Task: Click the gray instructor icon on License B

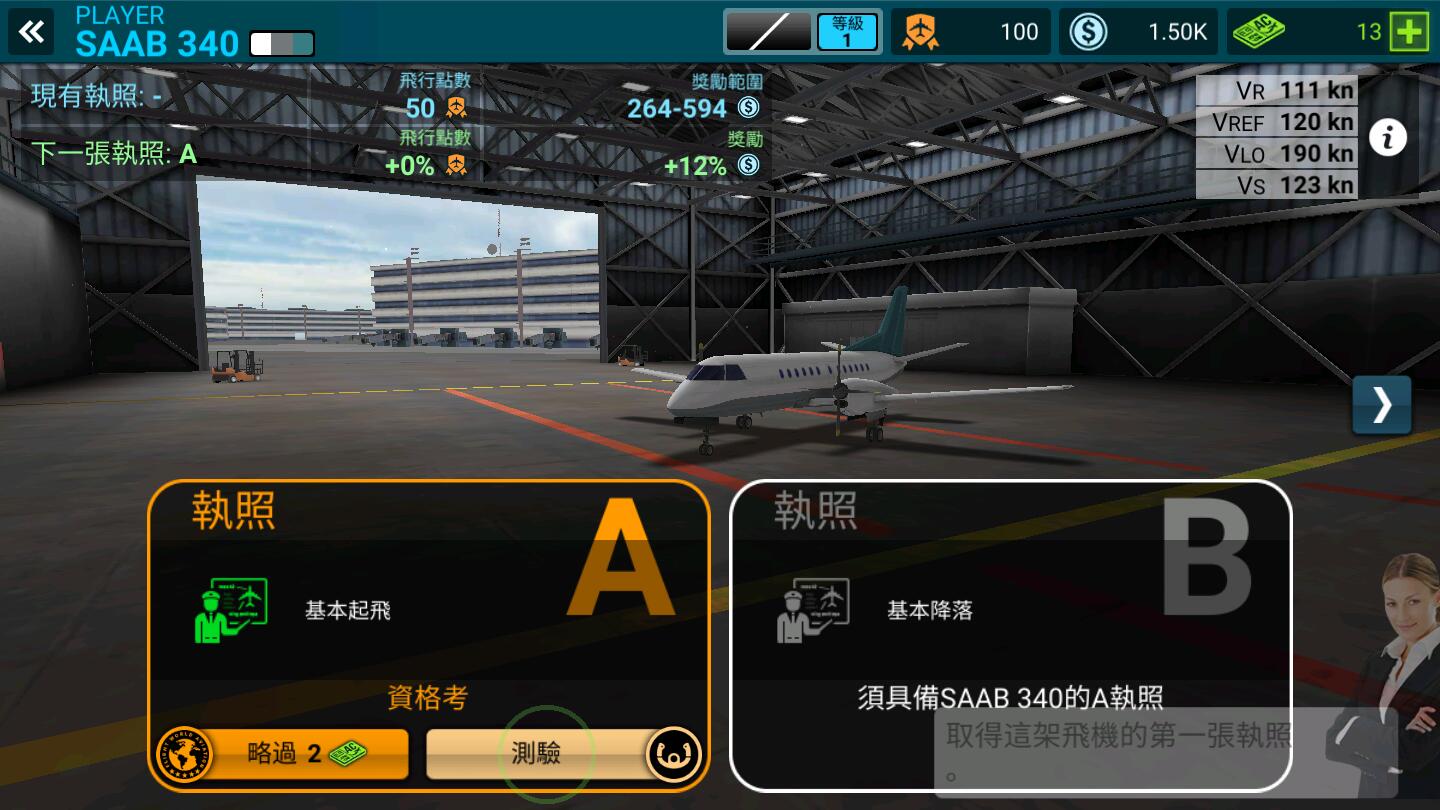Action: pos(813,610)
